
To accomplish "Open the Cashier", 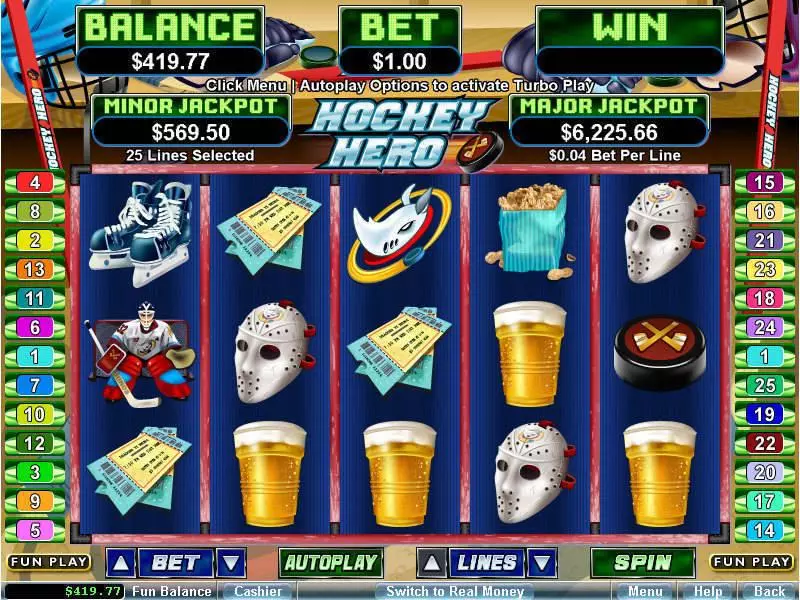I will [x=257, y=591].
